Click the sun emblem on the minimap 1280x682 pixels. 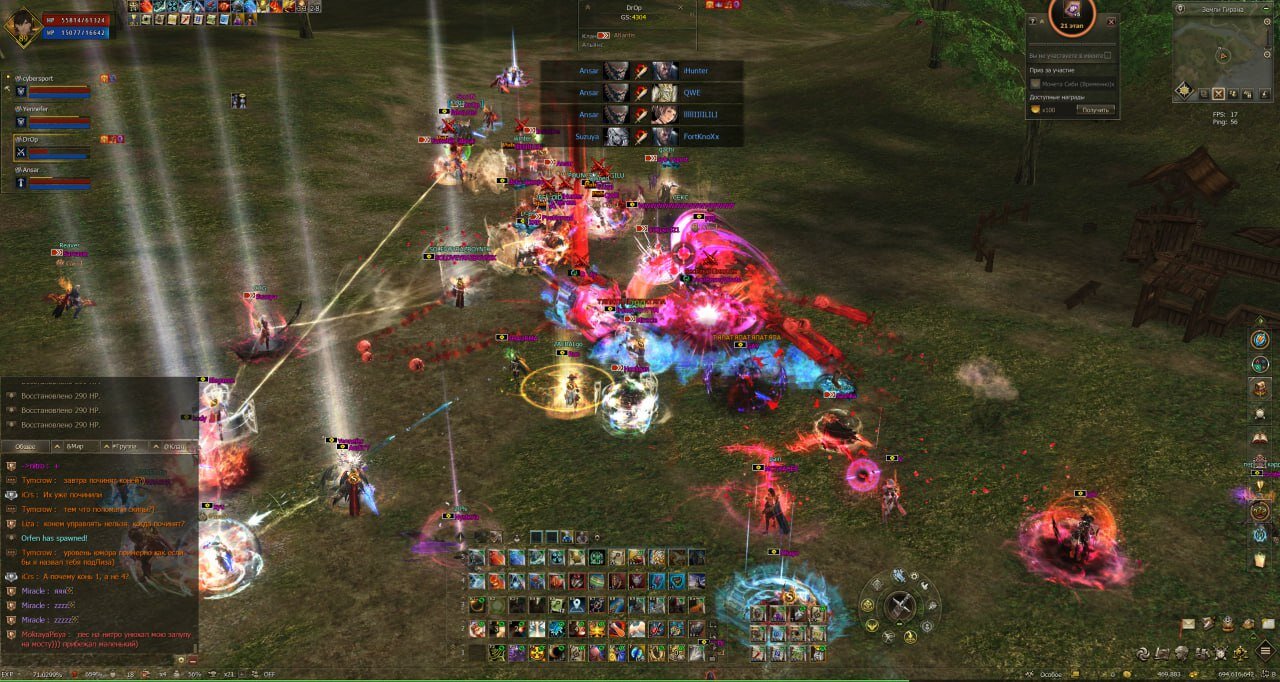(x=1184, y=91)
